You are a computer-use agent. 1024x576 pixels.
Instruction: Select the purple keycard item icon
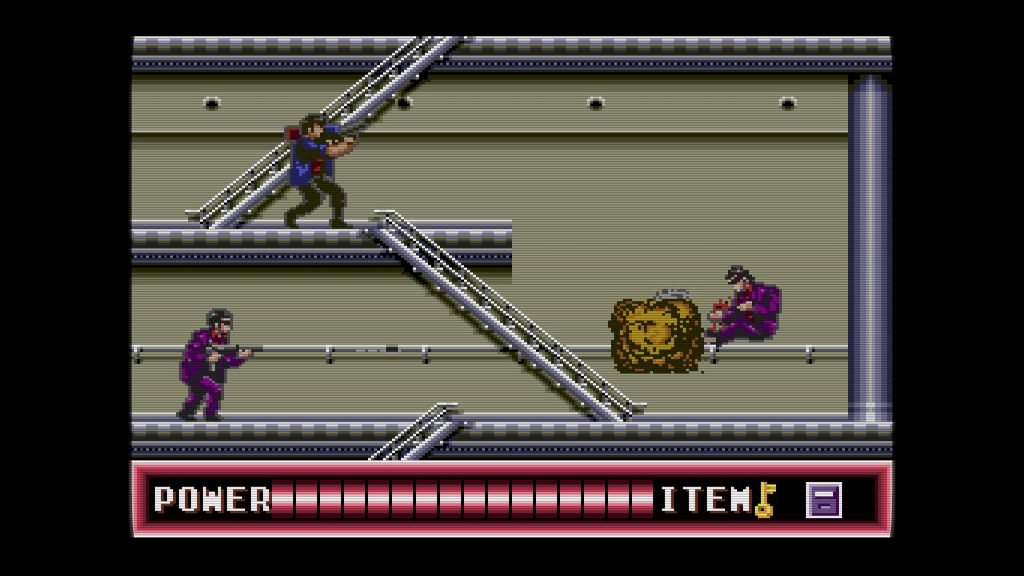[824, 499]
